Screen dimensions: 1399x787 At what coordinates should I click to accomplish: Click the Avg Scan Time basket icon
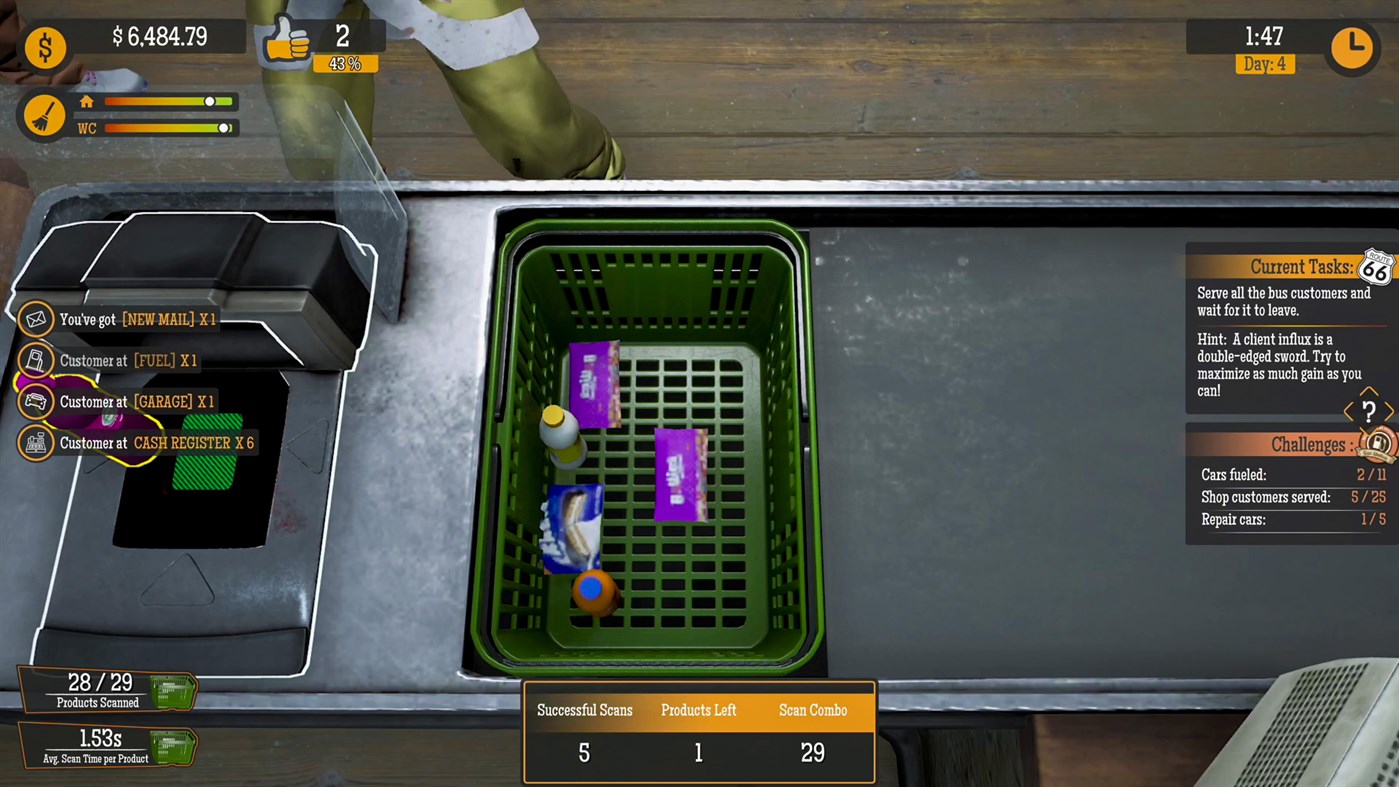click(171, 747)
